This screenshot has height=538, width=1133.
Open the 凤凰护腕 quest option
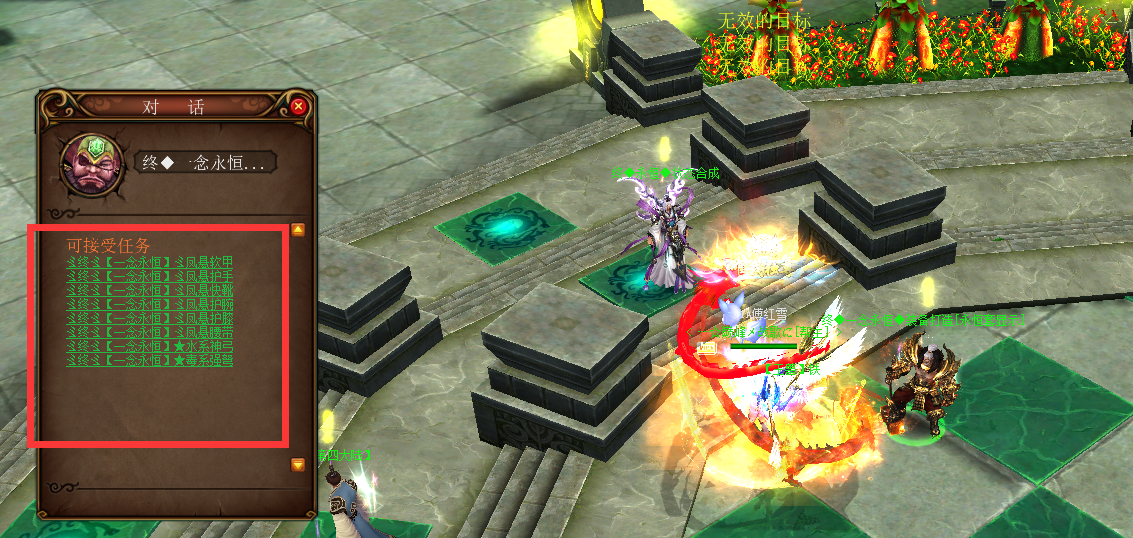pos(149,304)
